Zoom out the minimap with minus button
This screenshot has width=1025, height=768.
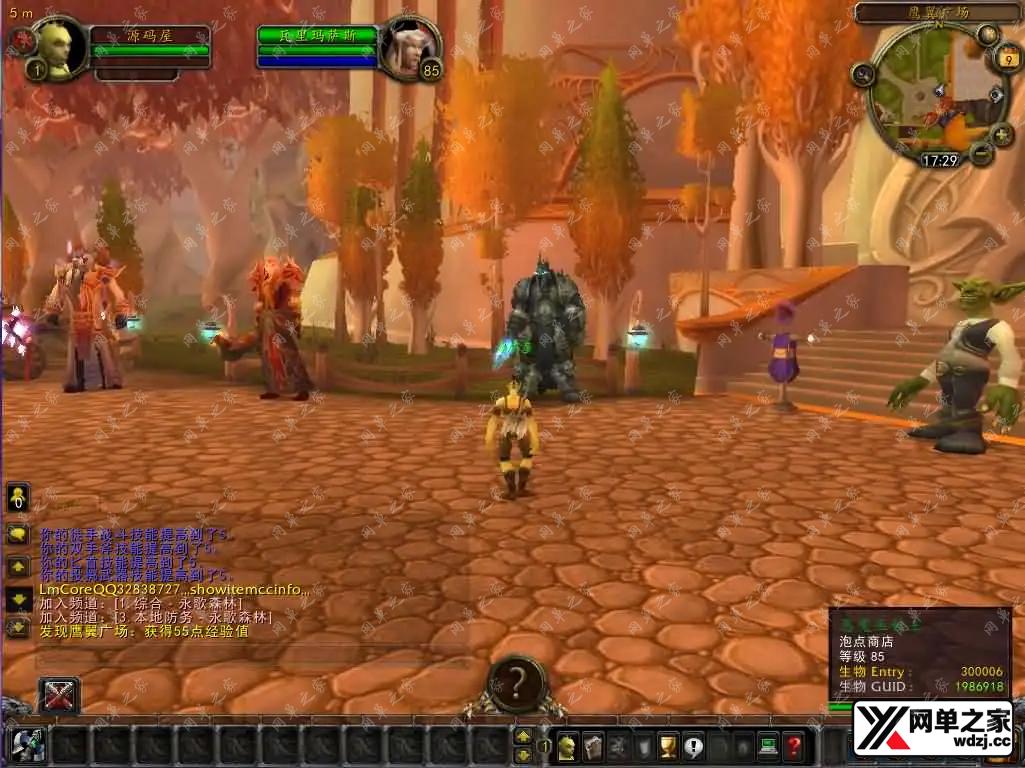tap(981, 153)
